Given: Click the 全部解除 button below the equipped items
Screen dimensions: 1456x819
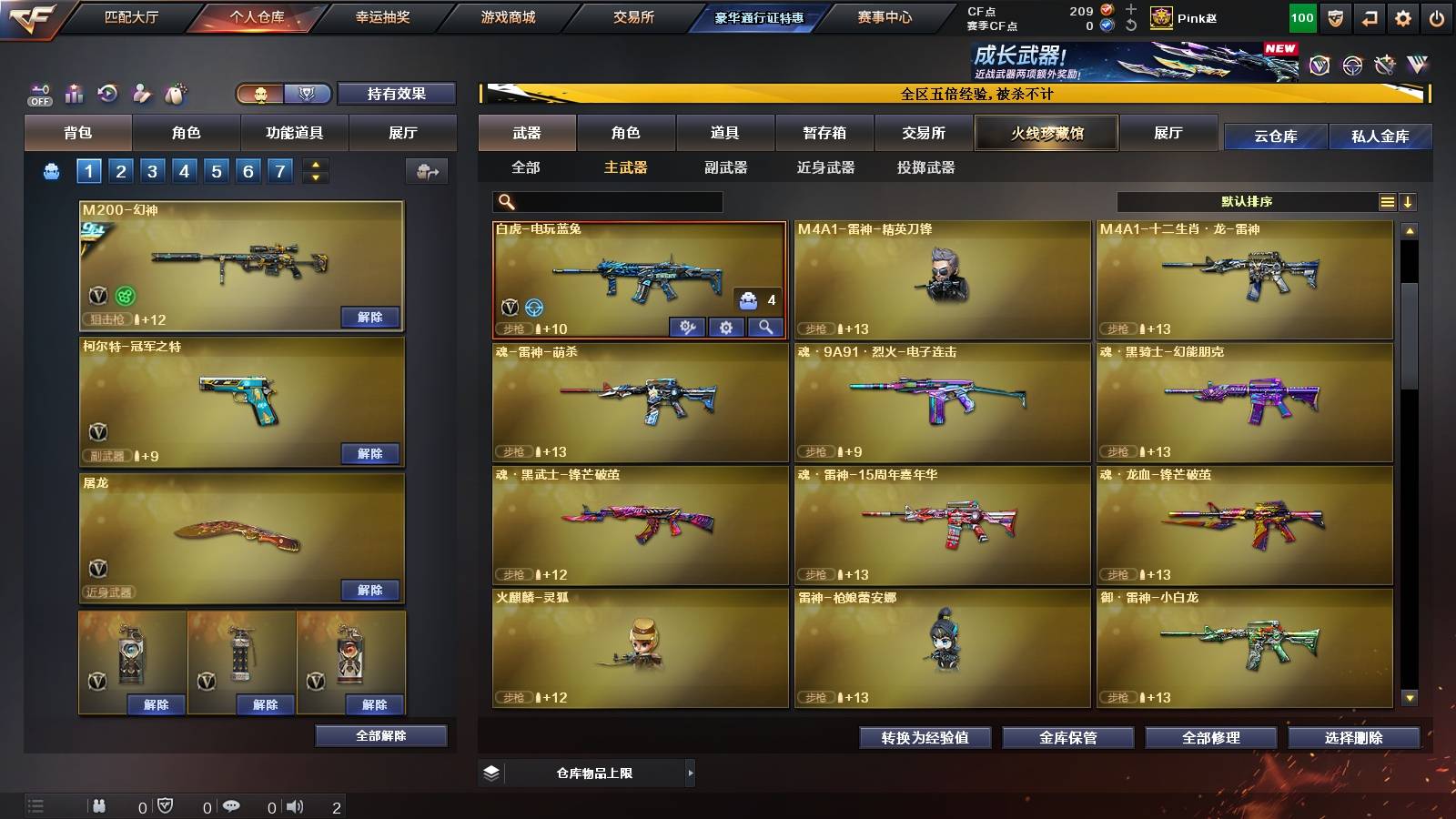Looking at the screenshot, I should click(x=379, y=735).
